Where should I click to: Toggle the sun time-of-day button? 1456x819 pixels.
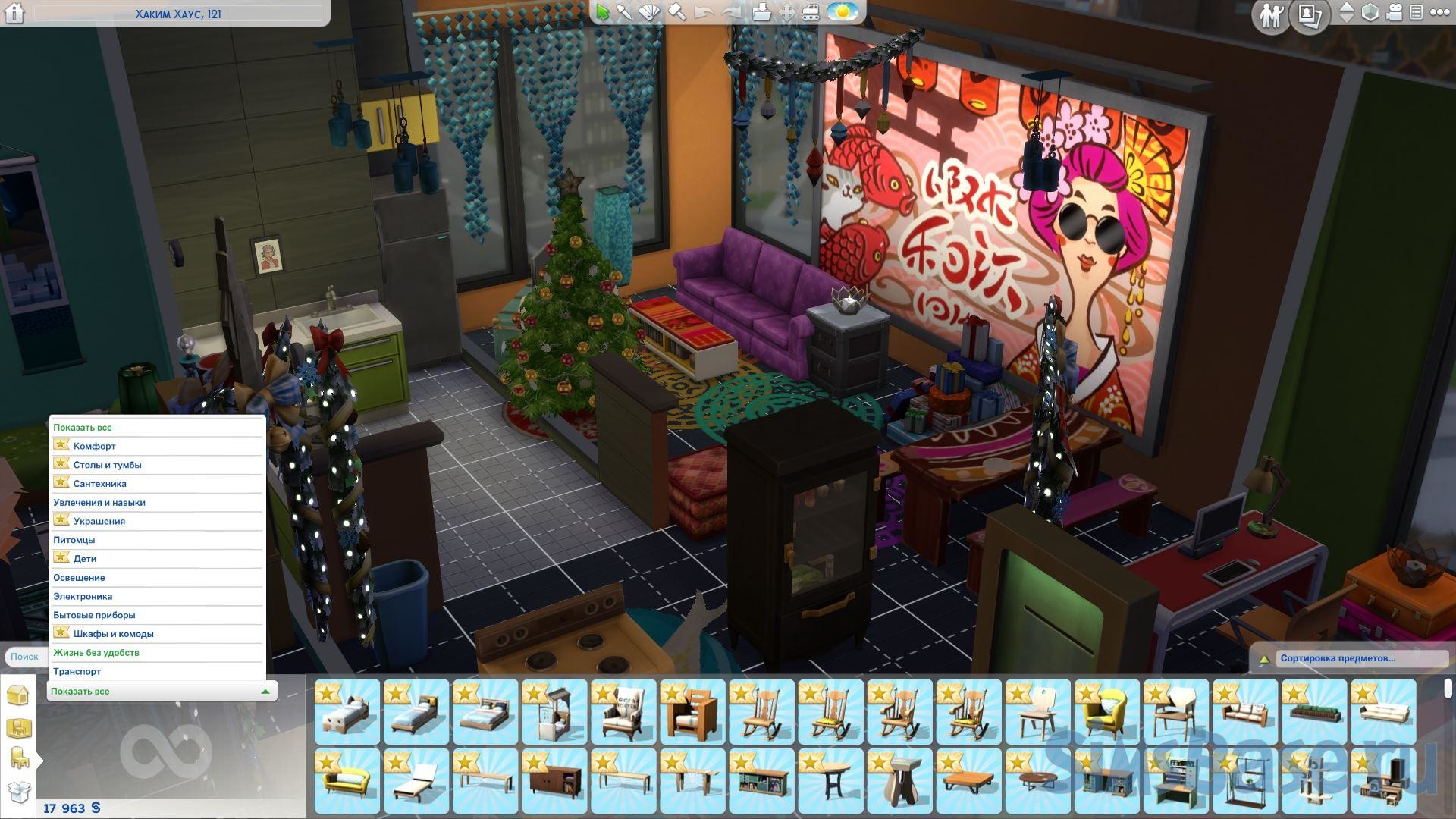point(842,12)
